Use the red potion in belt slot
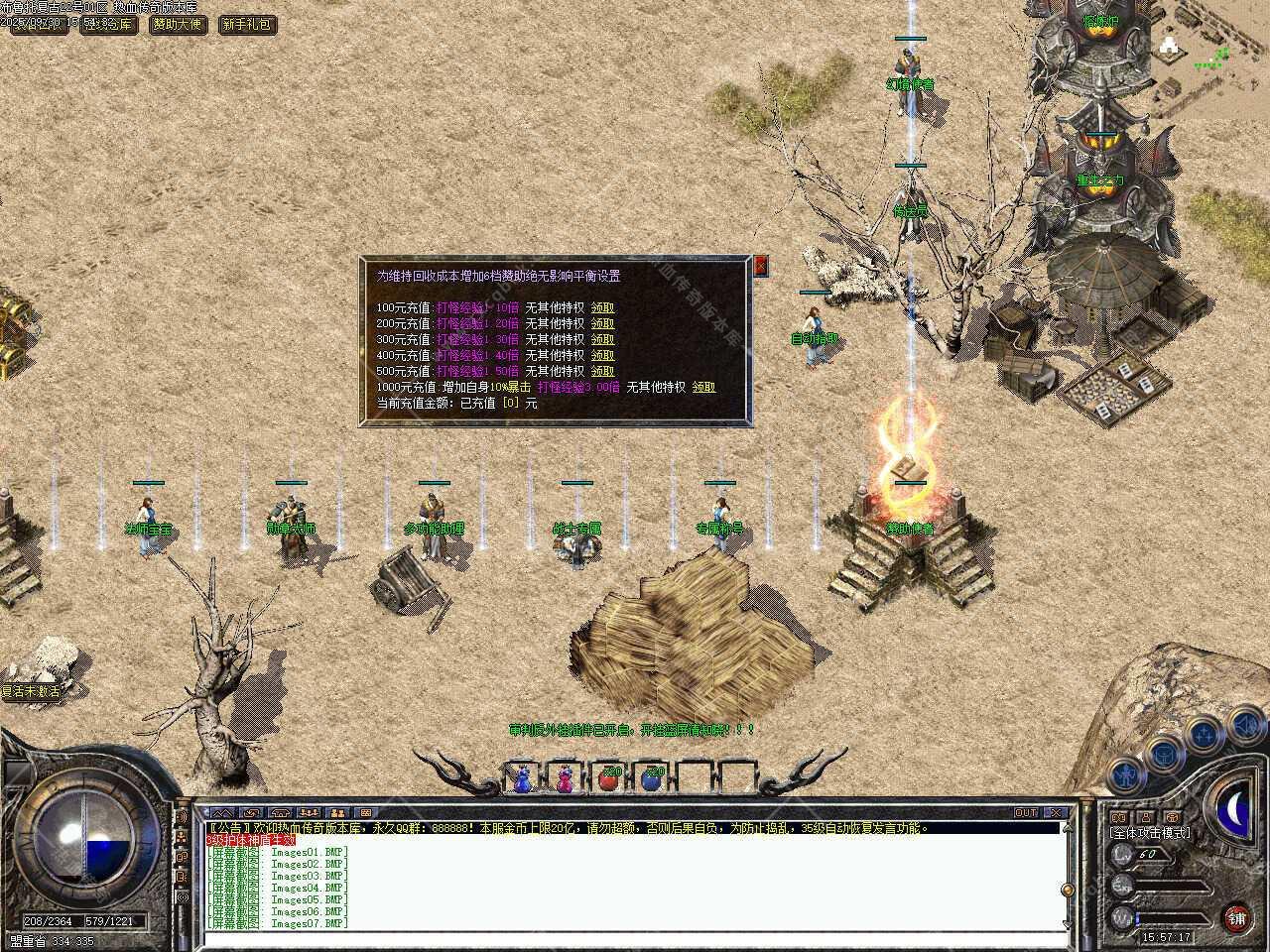 609,779
